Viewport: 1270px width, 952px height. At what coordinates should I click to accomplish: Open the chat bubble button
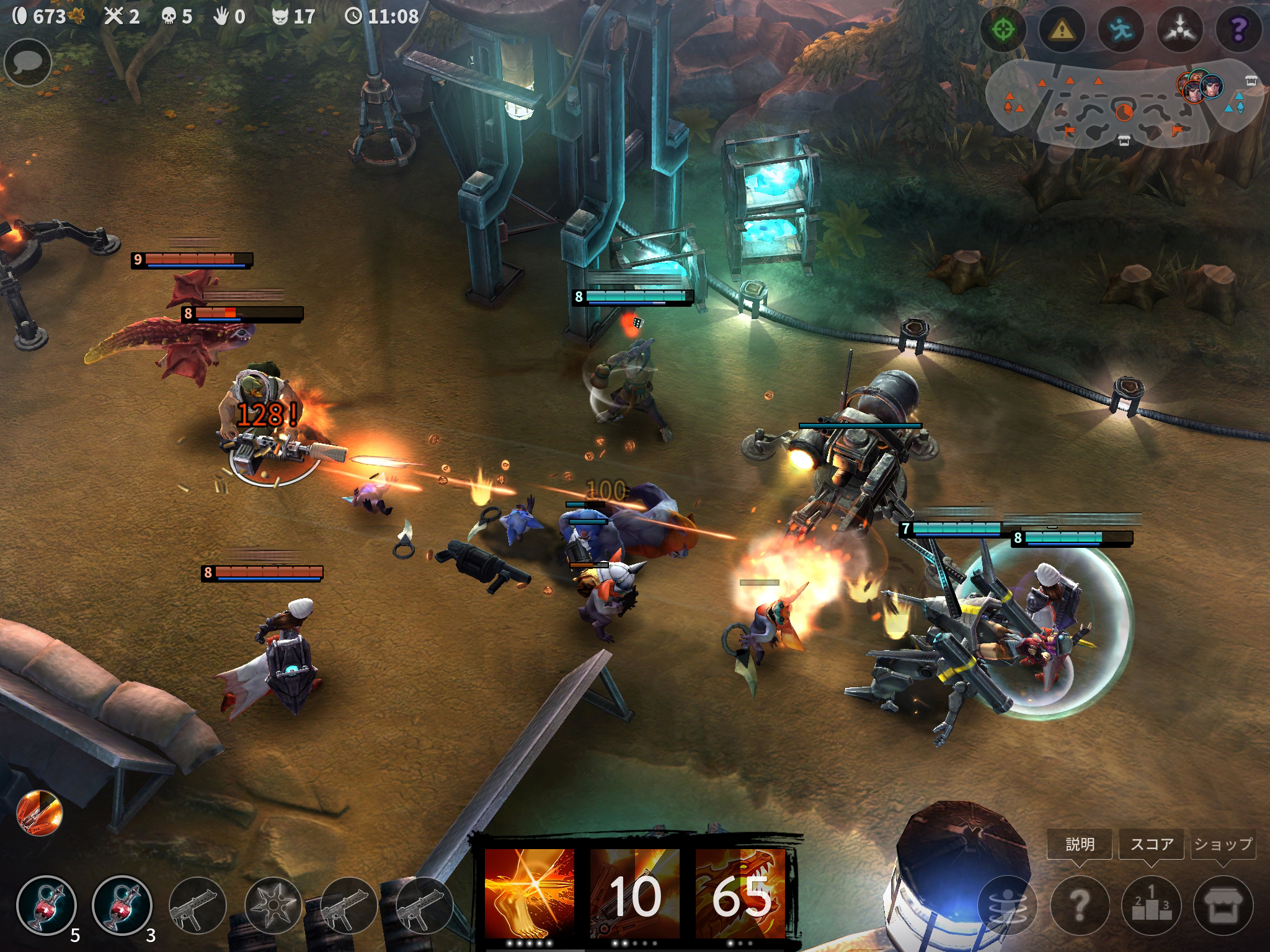click(28, 63)
